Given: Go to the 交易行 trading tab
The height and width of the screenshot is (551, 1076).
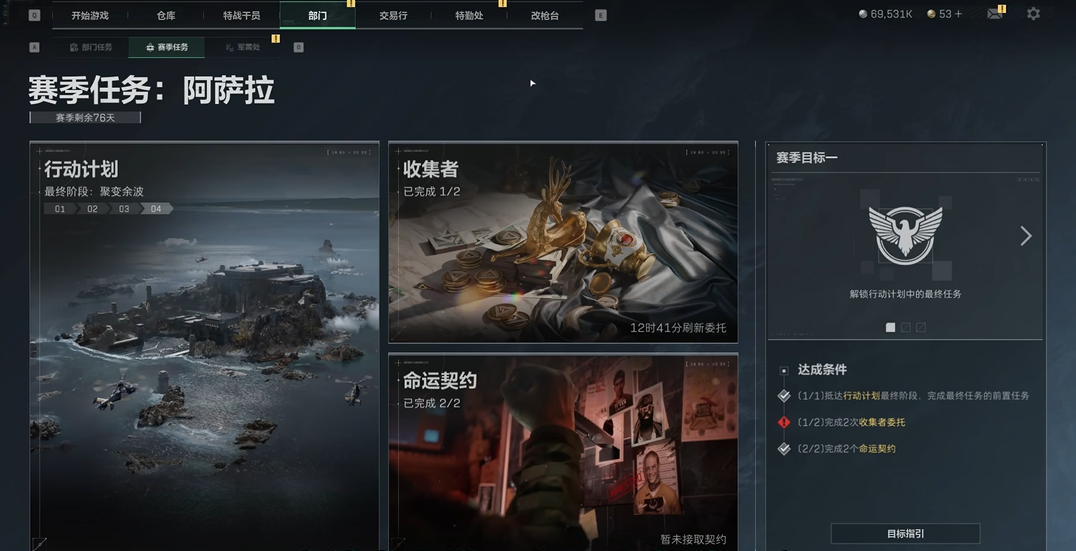Looking at the screenshot, I should pyautogui.click(x=393, y=16).
